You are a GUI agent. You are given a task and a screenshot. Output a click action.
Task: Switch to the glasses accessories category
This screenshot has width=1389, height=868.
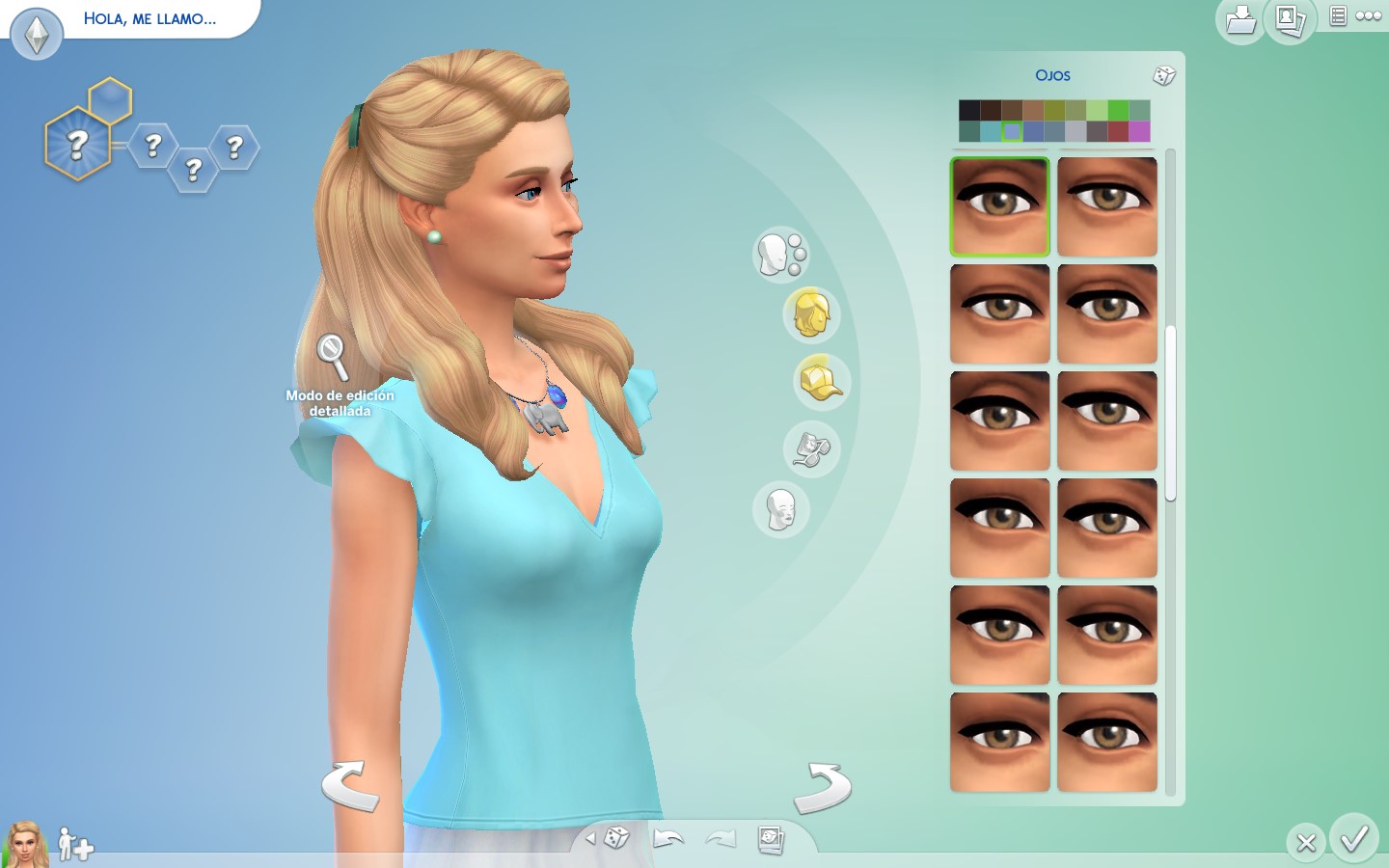coord(811,449)
